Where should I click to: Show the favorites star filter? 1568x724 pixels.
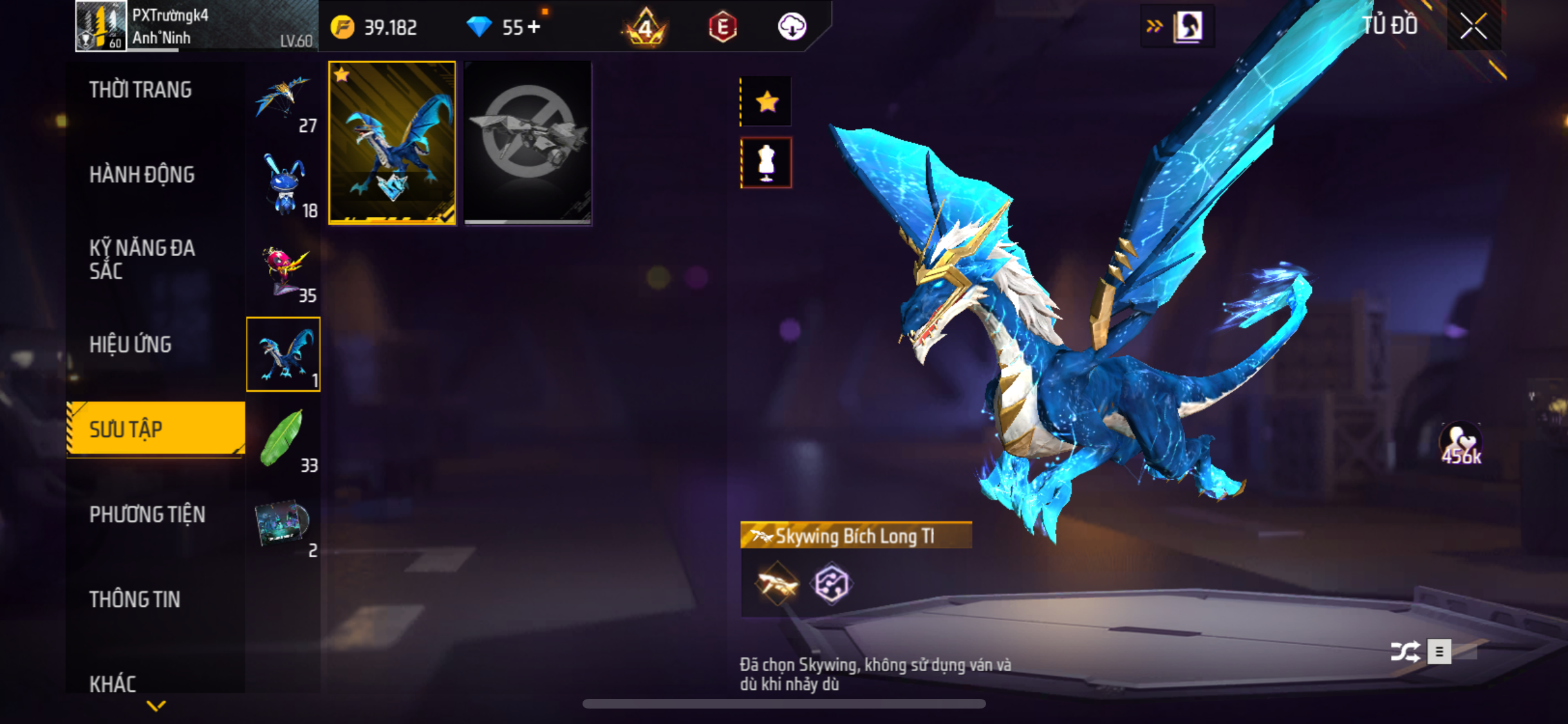(x=767, y=102)
